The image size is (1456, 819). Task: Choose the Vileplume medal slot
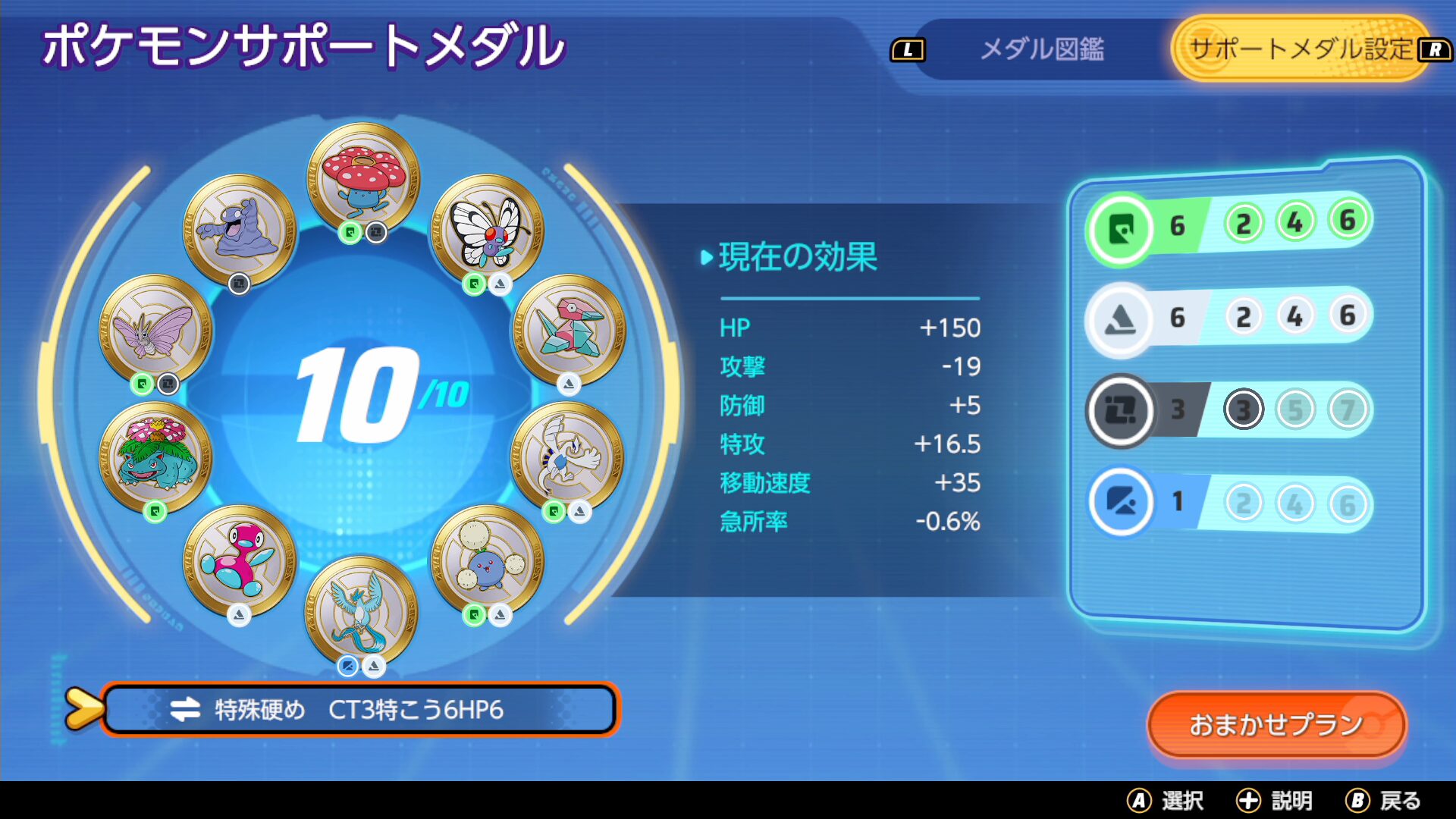(363, 179)
